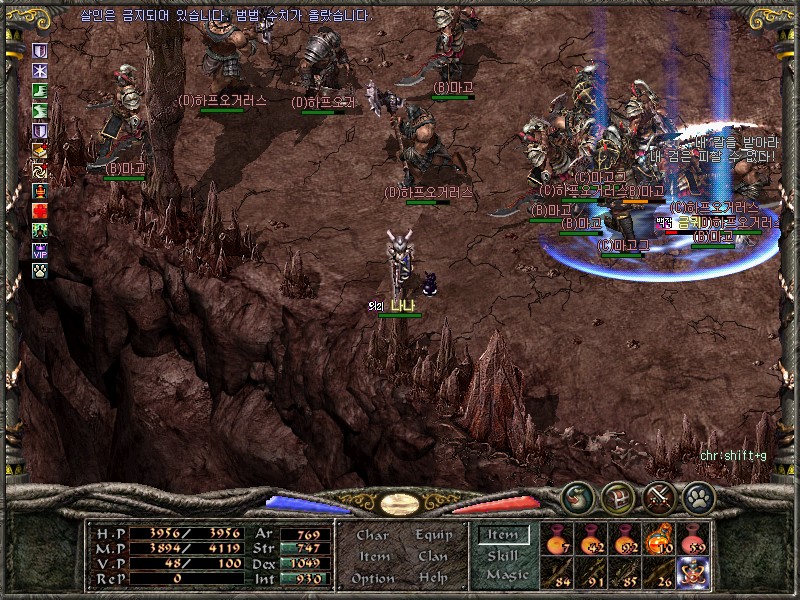Viewport: 800px width, 600px height.
Task: Click the crossed swords round button
Action: pyautogui.click(x=659, y=496)
